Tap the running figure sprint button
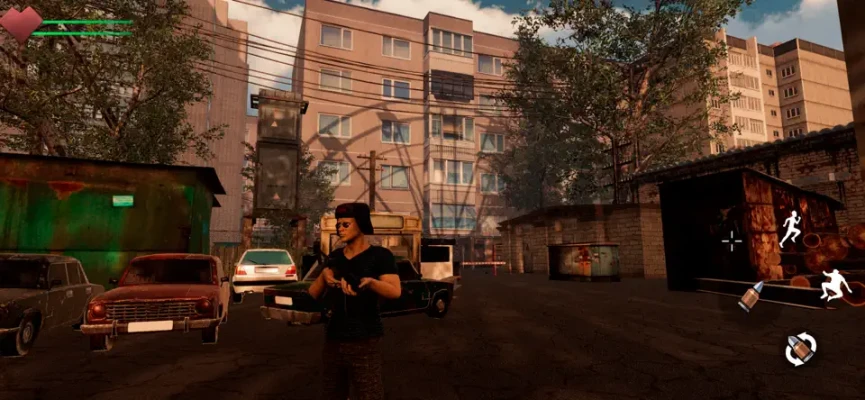This screenshot has width=865, height=400. (791, 229)
